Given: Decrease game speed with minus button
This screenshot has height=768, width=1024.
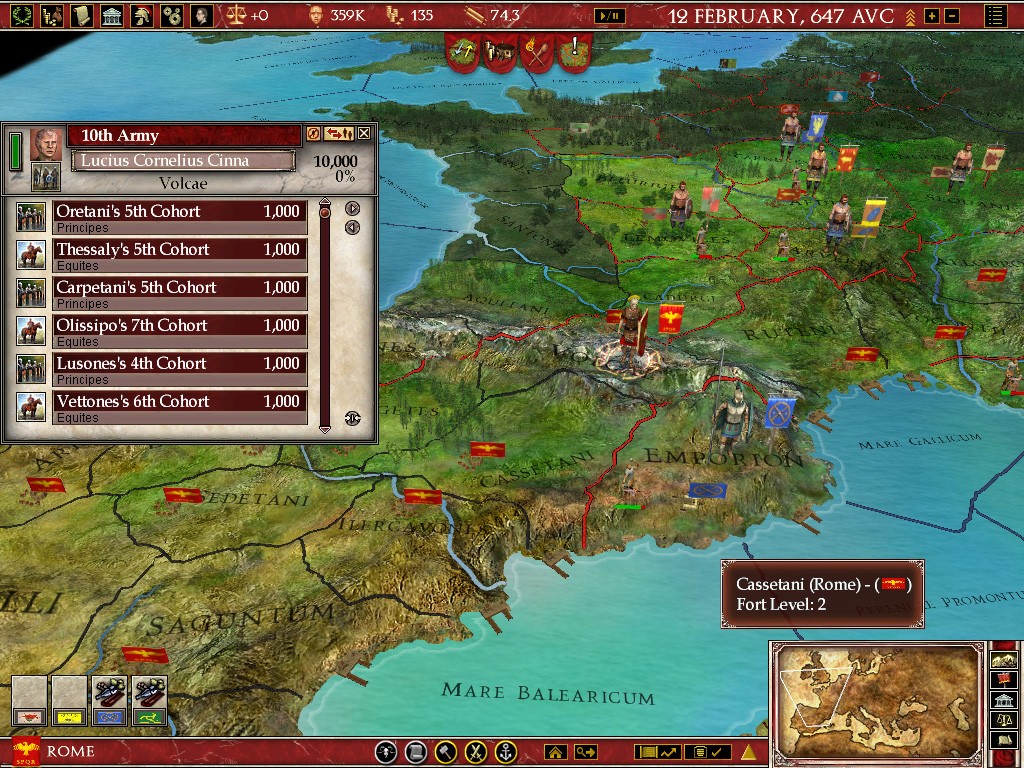Looking at the screenshot, I should (951, 16).
